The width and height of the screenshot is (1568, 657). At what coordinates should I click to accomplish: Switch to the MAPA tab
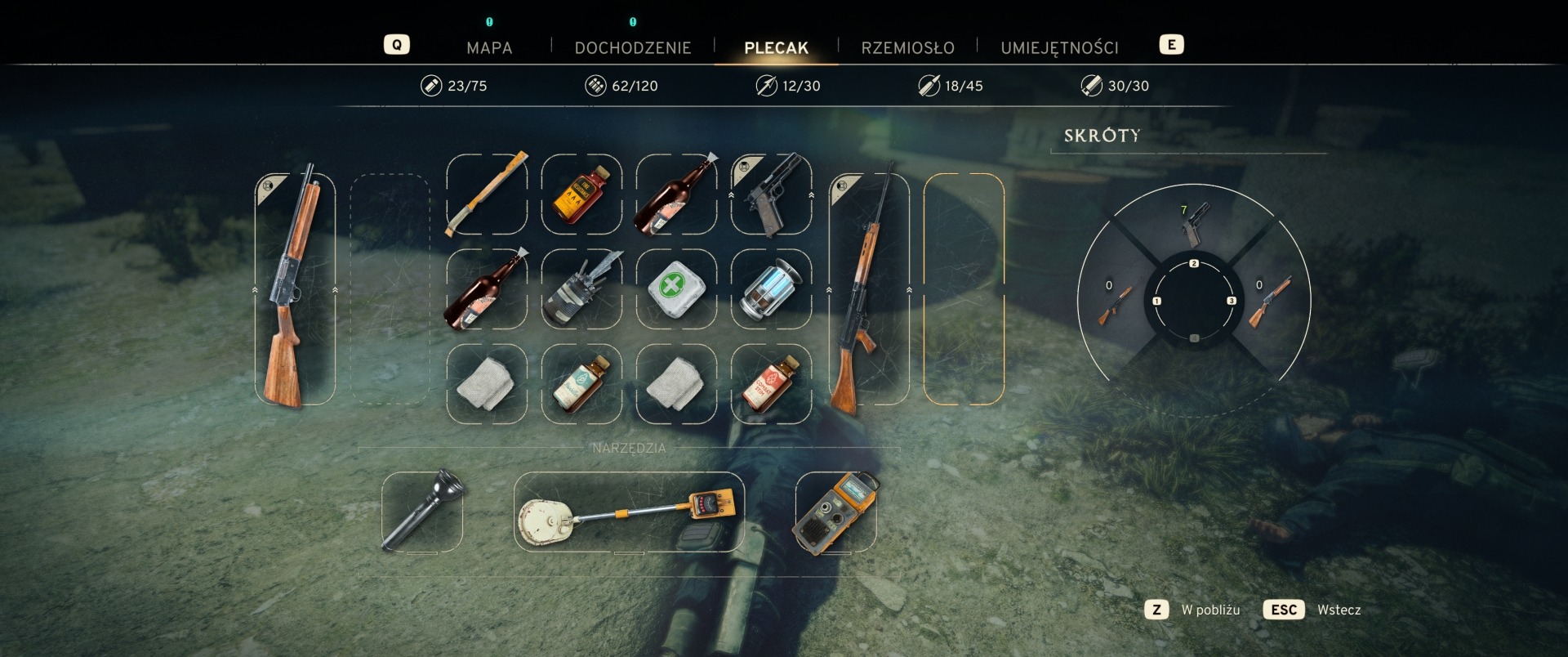tap(489, 47)
